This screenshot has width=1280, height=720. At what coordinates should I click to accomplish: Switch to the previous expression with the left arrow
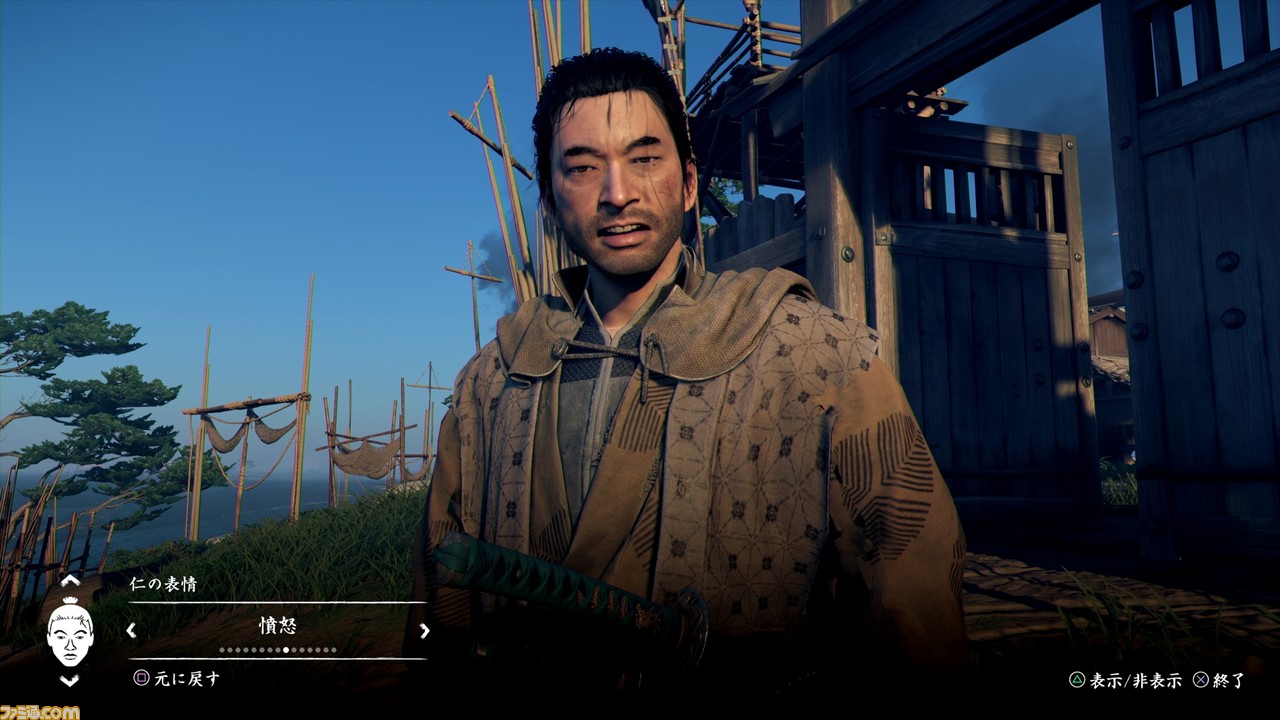pos(130,630)
